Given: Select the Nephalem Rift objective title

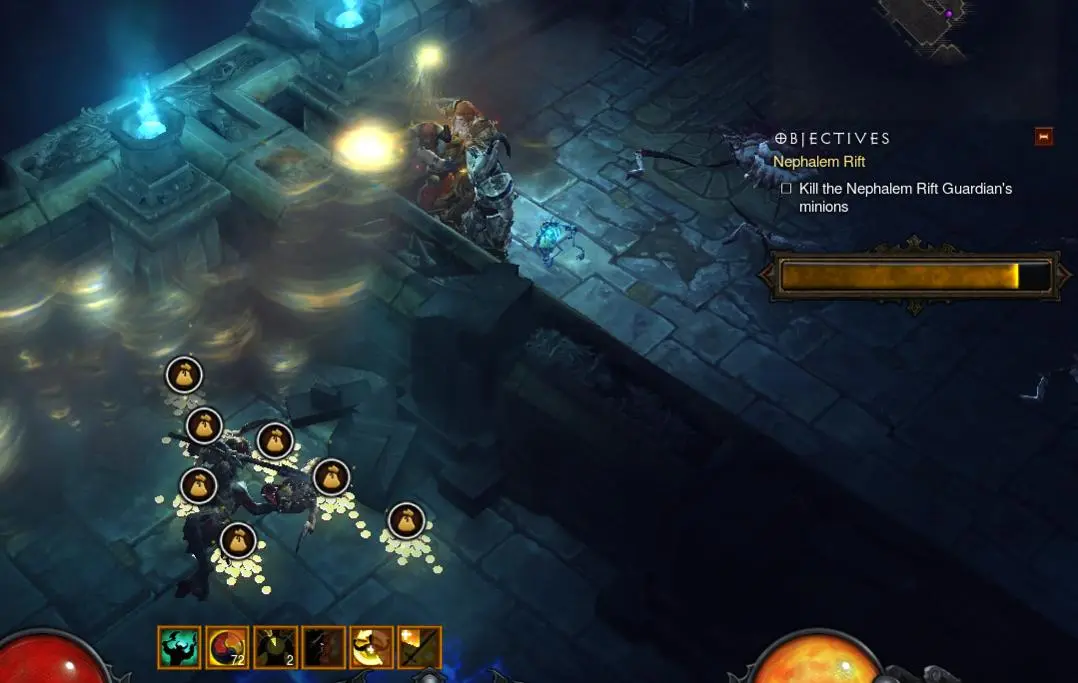Looking at the screenshot, I should pyautogui.click(x=819, y=161).
